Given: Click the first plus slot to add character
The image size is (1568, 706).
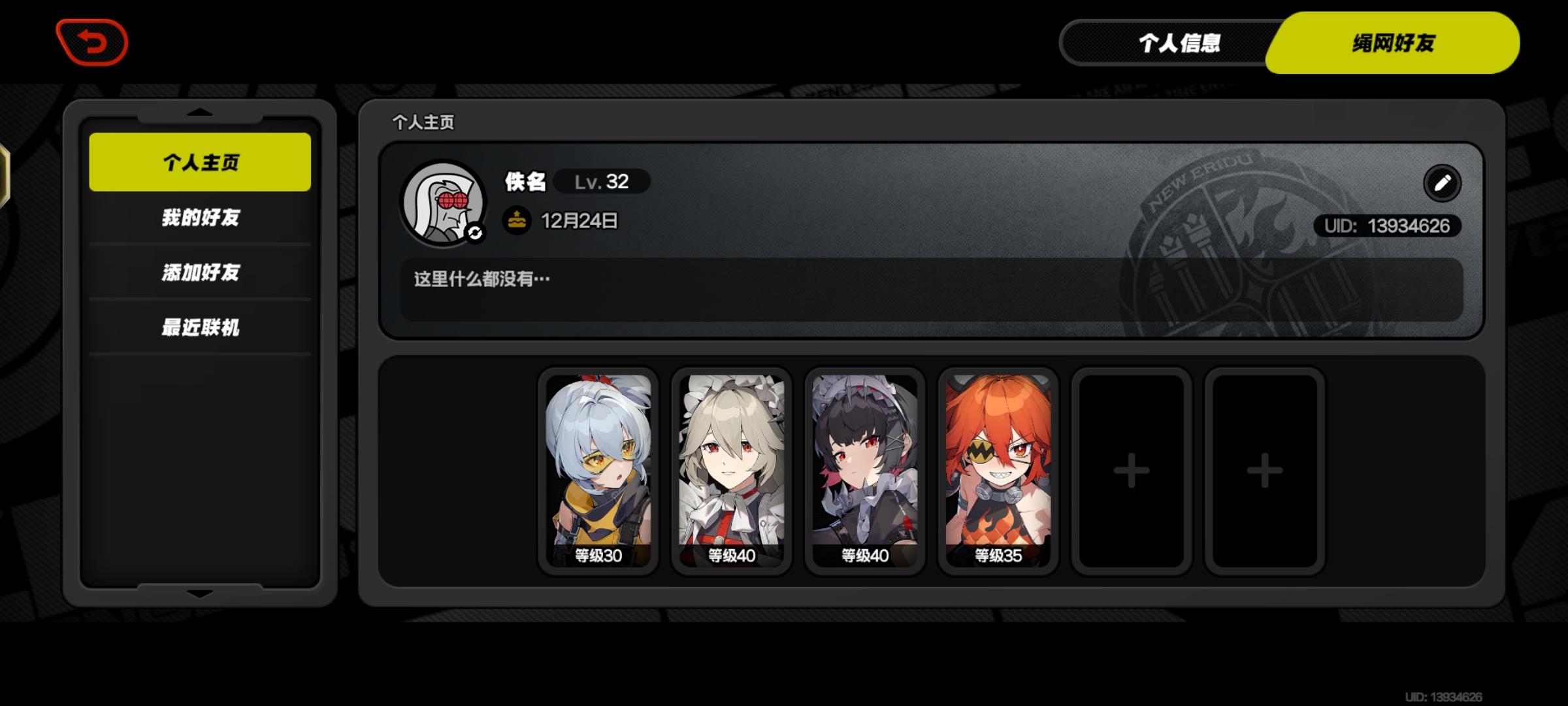Looking at the screenshot, I should click(x=1132, y=468).
